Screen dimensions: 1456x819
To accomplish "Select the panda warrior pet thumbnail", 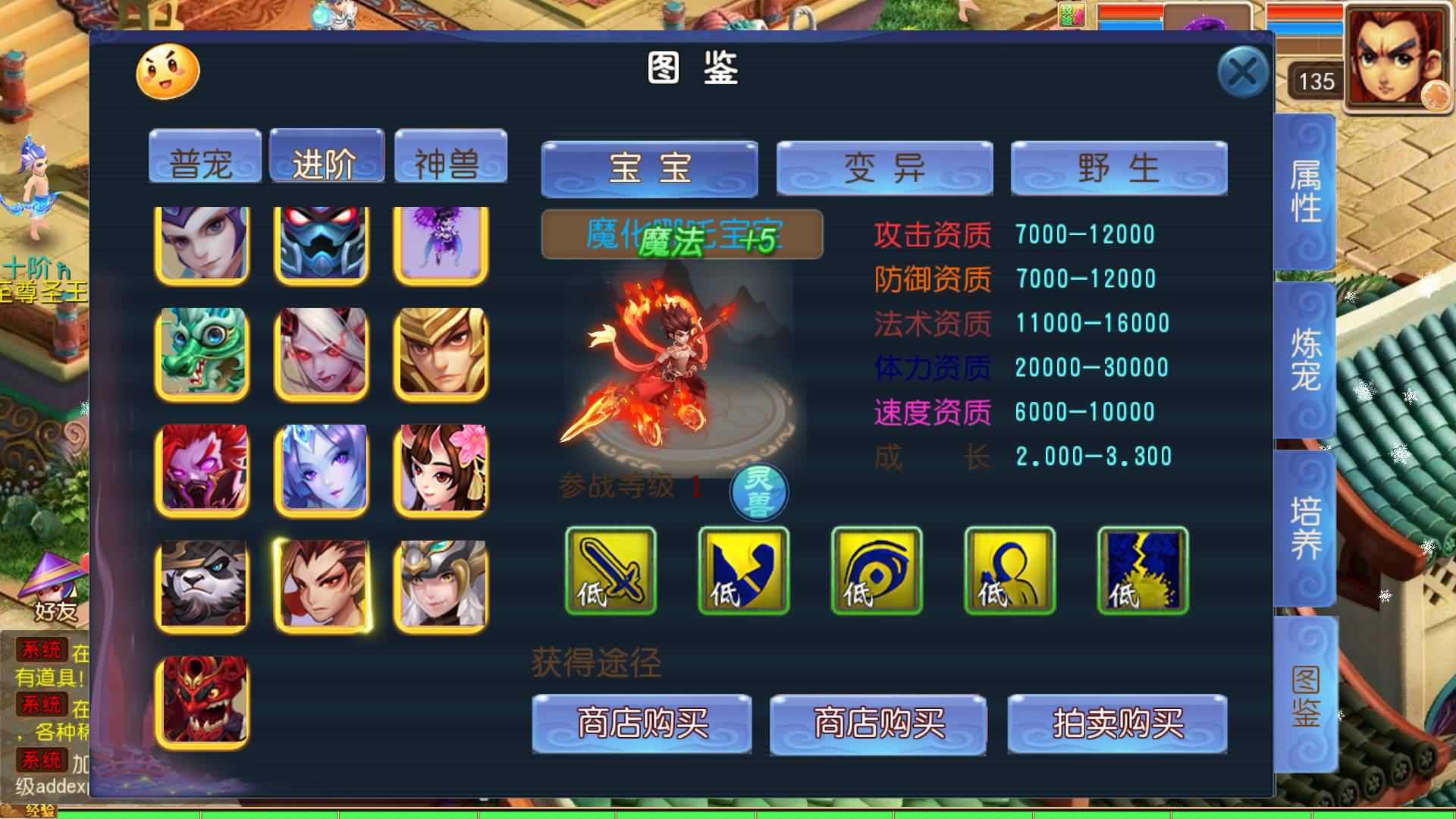I will pos(201,586).
